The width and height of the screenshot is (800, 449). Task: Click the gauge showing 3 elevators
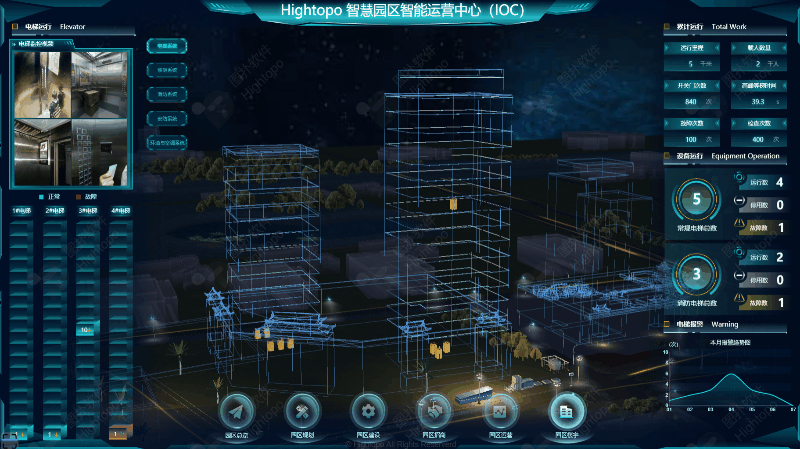(697, 273)
